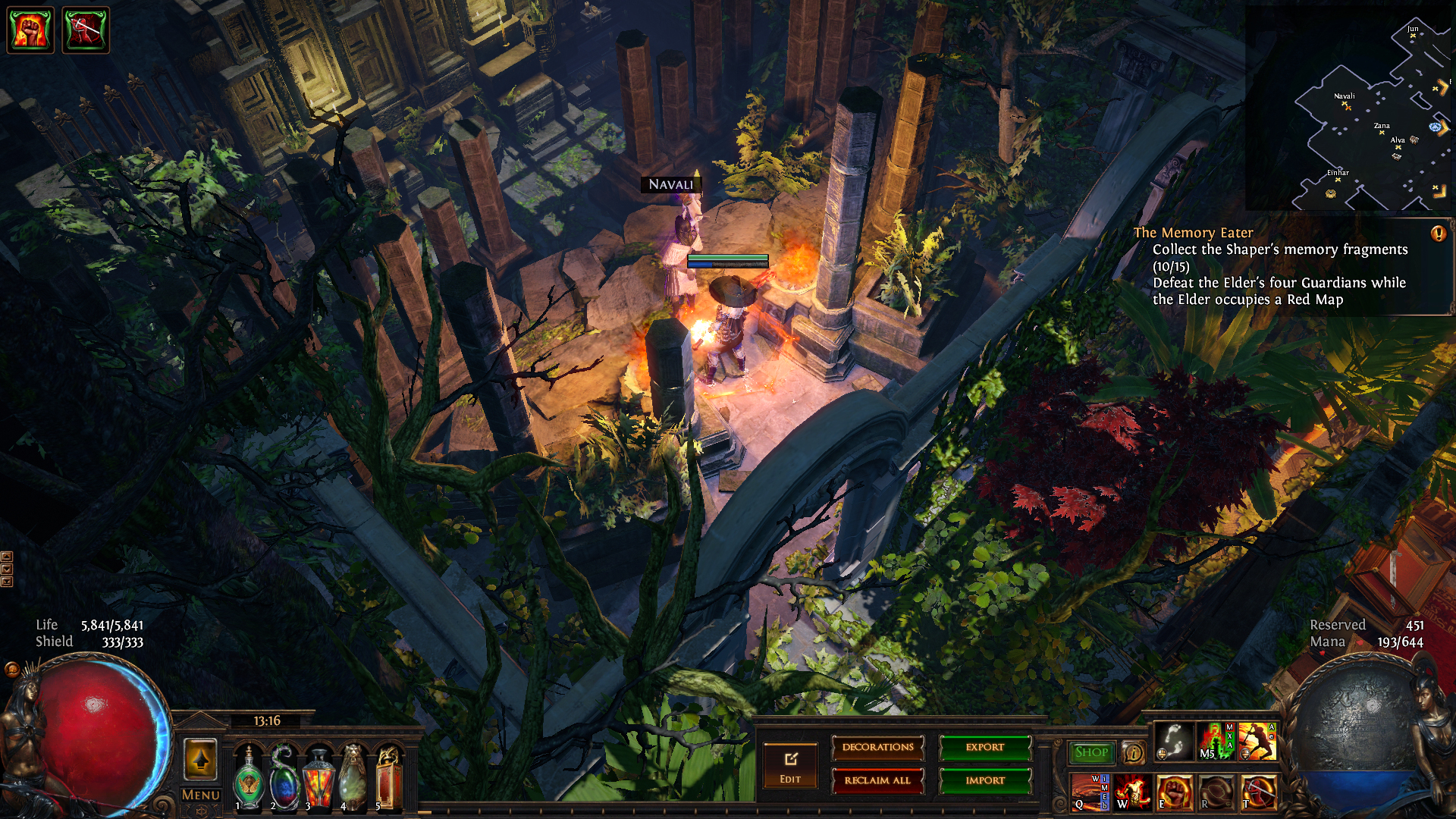Open the Menu button

201,795
